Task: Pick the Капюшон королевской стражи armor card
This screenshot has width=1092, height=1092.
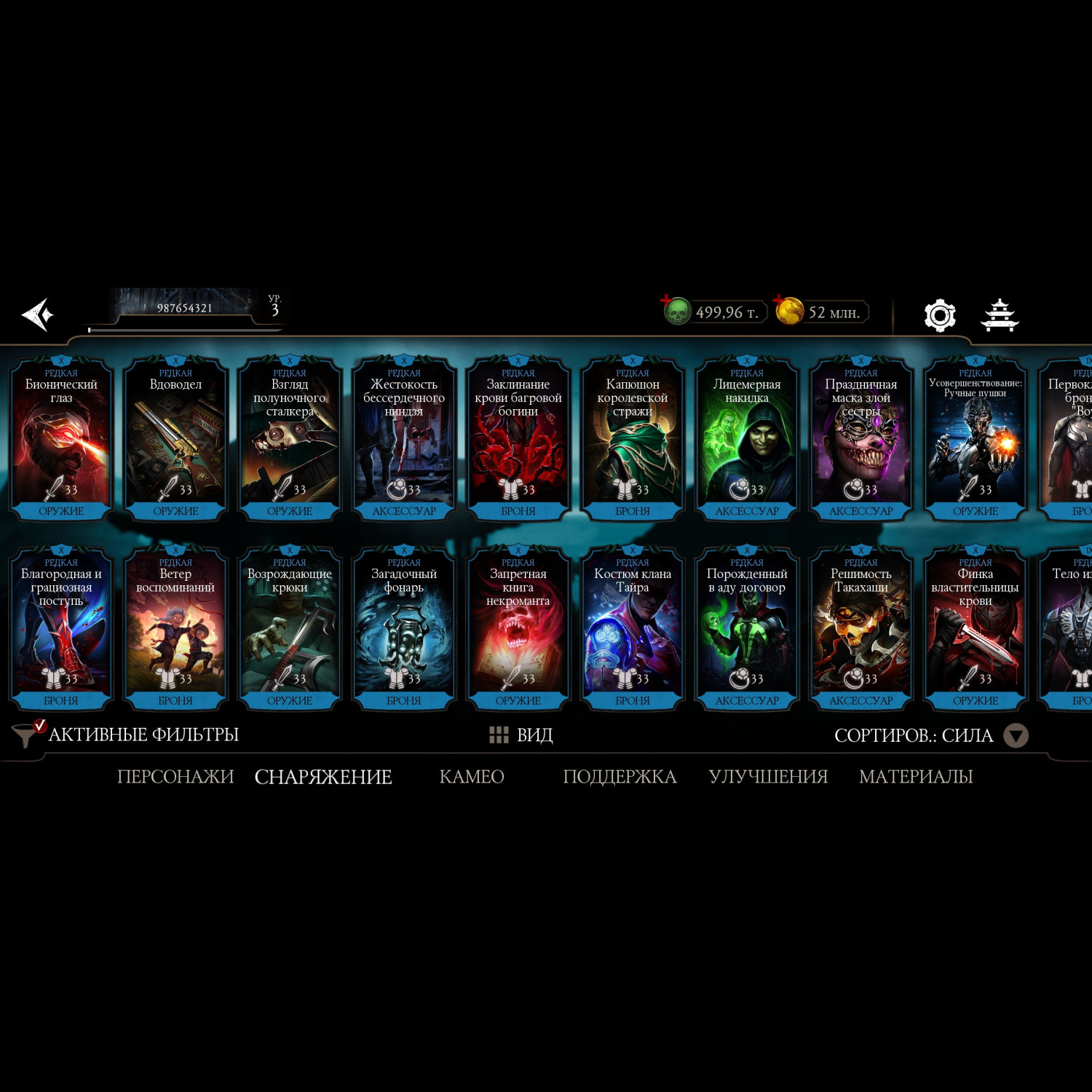Action: click(632, 438)
